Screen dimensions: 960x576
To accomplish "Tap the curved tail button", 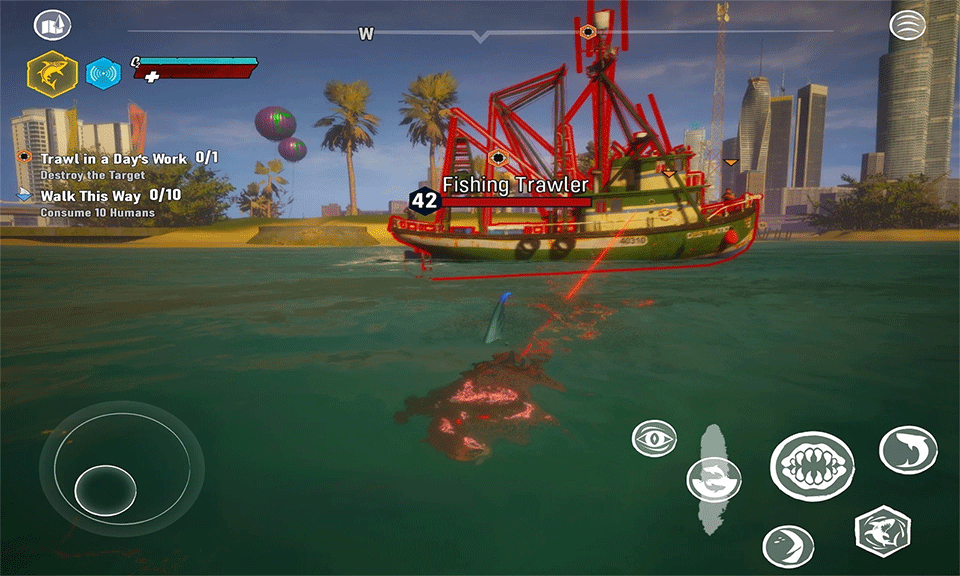I will coord(787,546).
